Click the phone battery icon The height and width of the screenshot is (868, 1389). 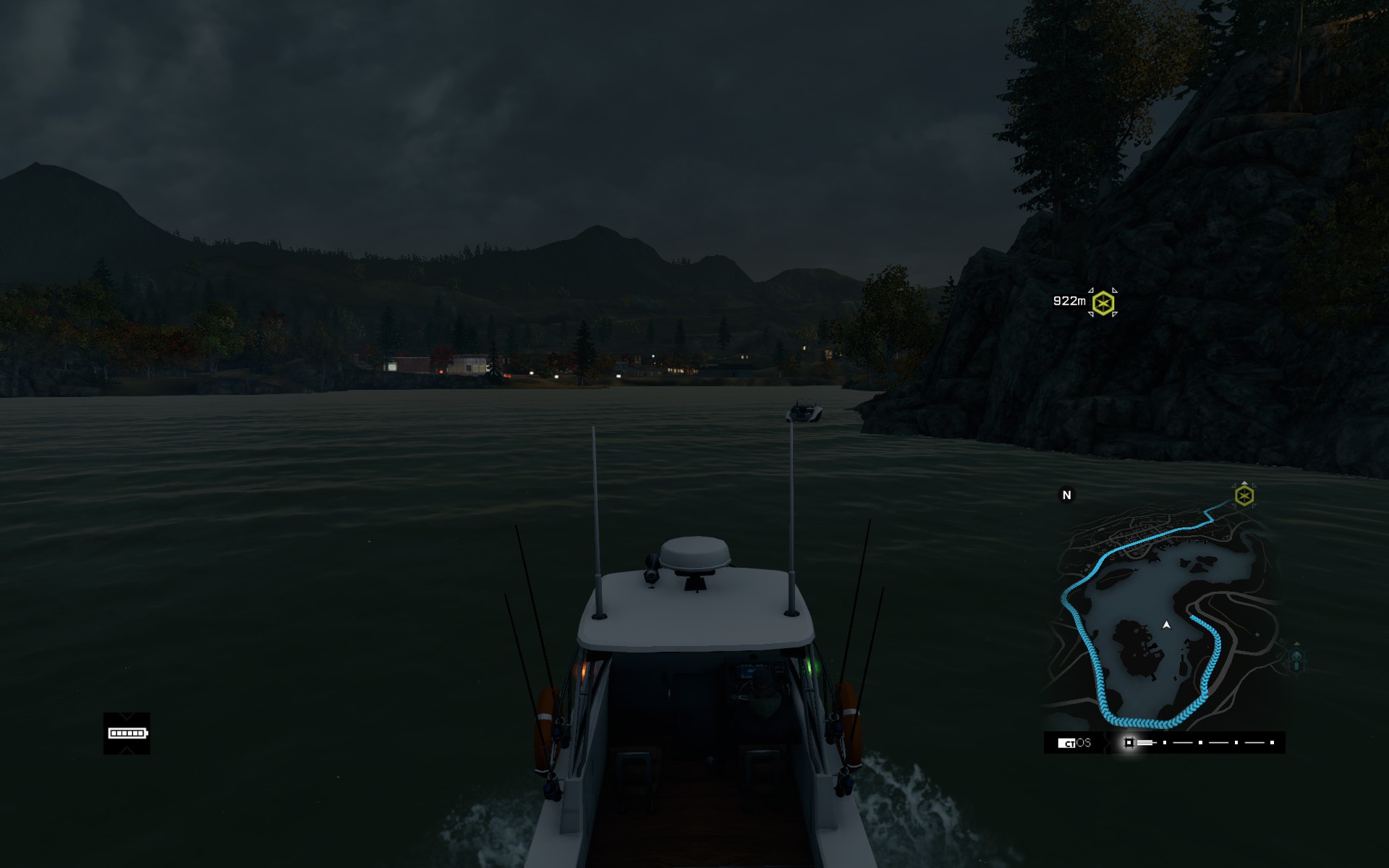point(127,733)
